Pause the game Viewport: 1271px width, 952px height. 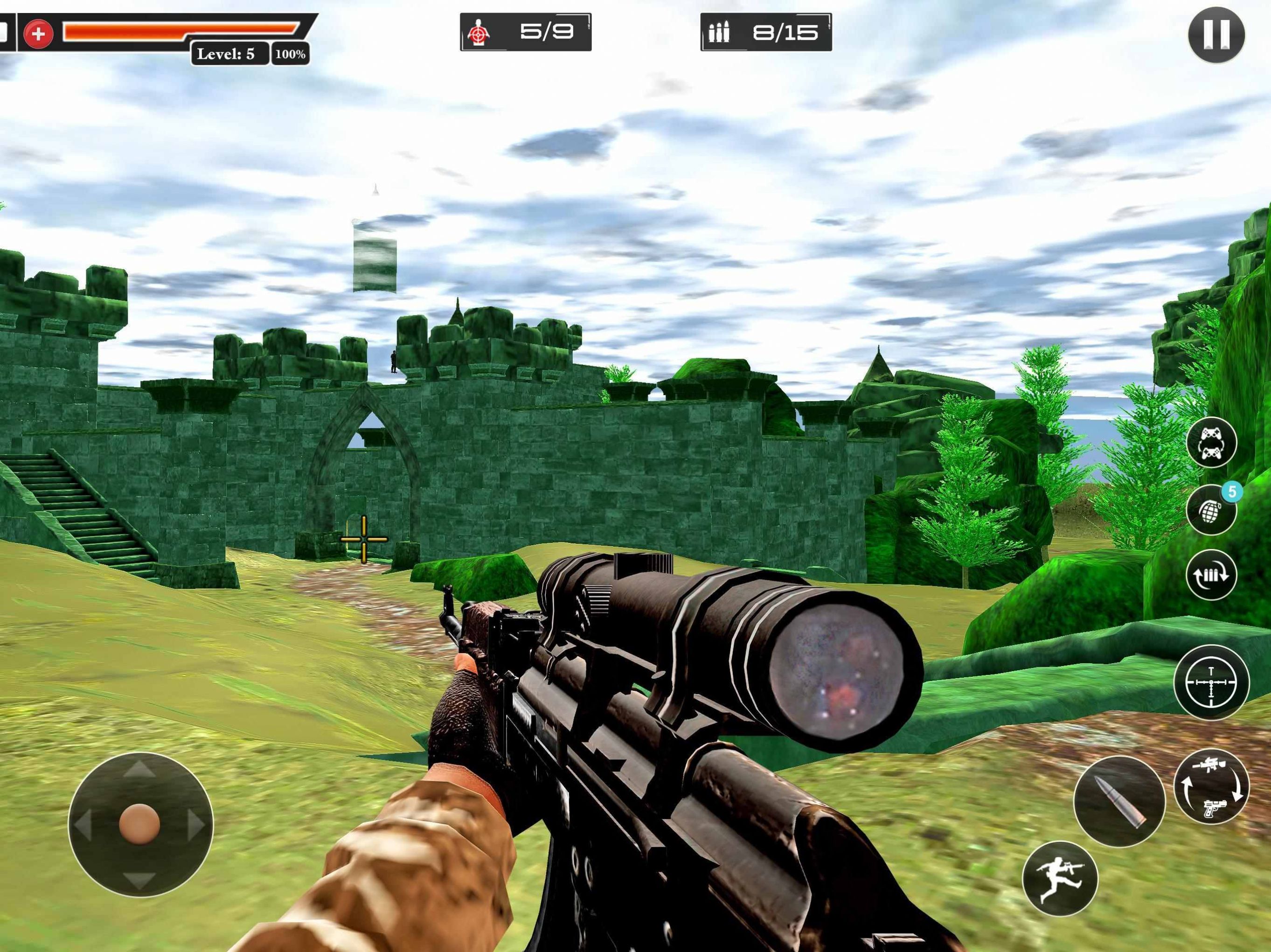pyautogui.click(x=1216, y=35)
